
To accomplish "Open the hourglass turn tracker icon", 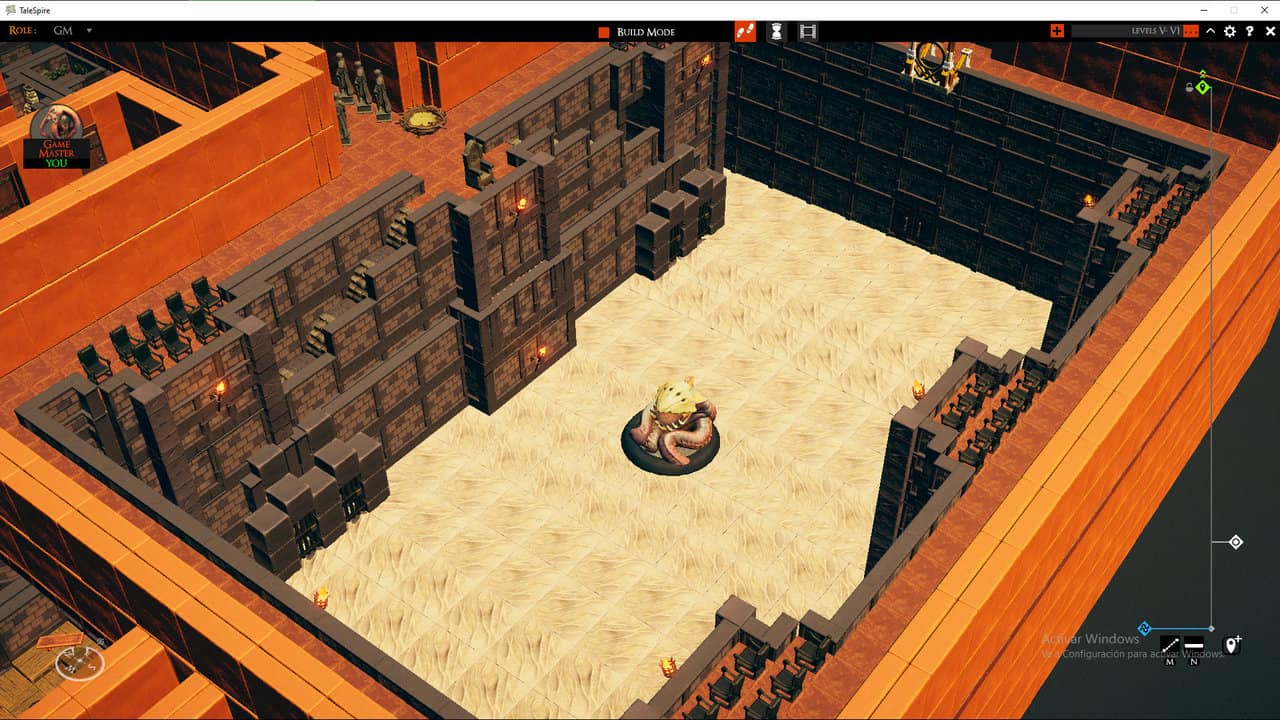I will 775,30.
